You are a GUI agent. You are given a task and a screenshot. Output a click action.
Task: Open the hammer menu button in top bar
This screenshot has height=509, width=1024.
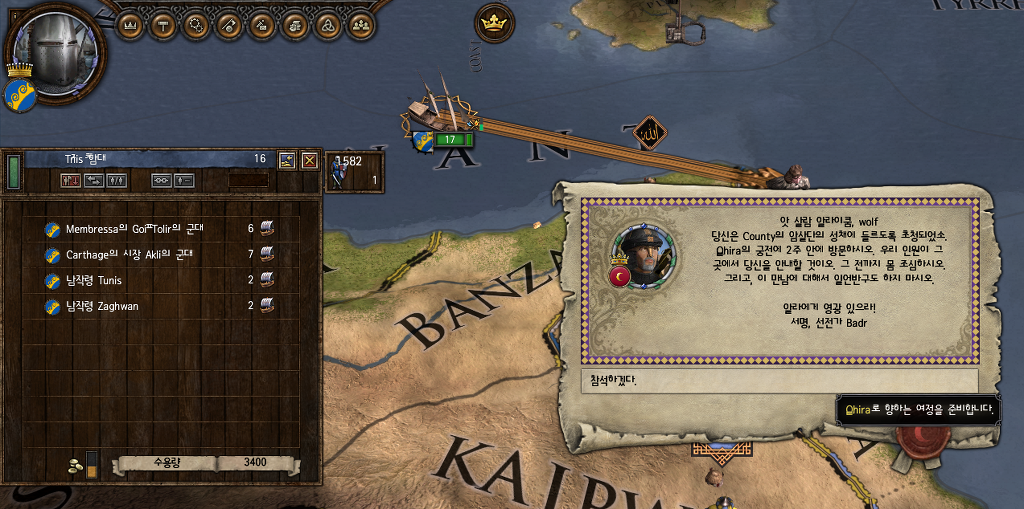tap(162, 24)
